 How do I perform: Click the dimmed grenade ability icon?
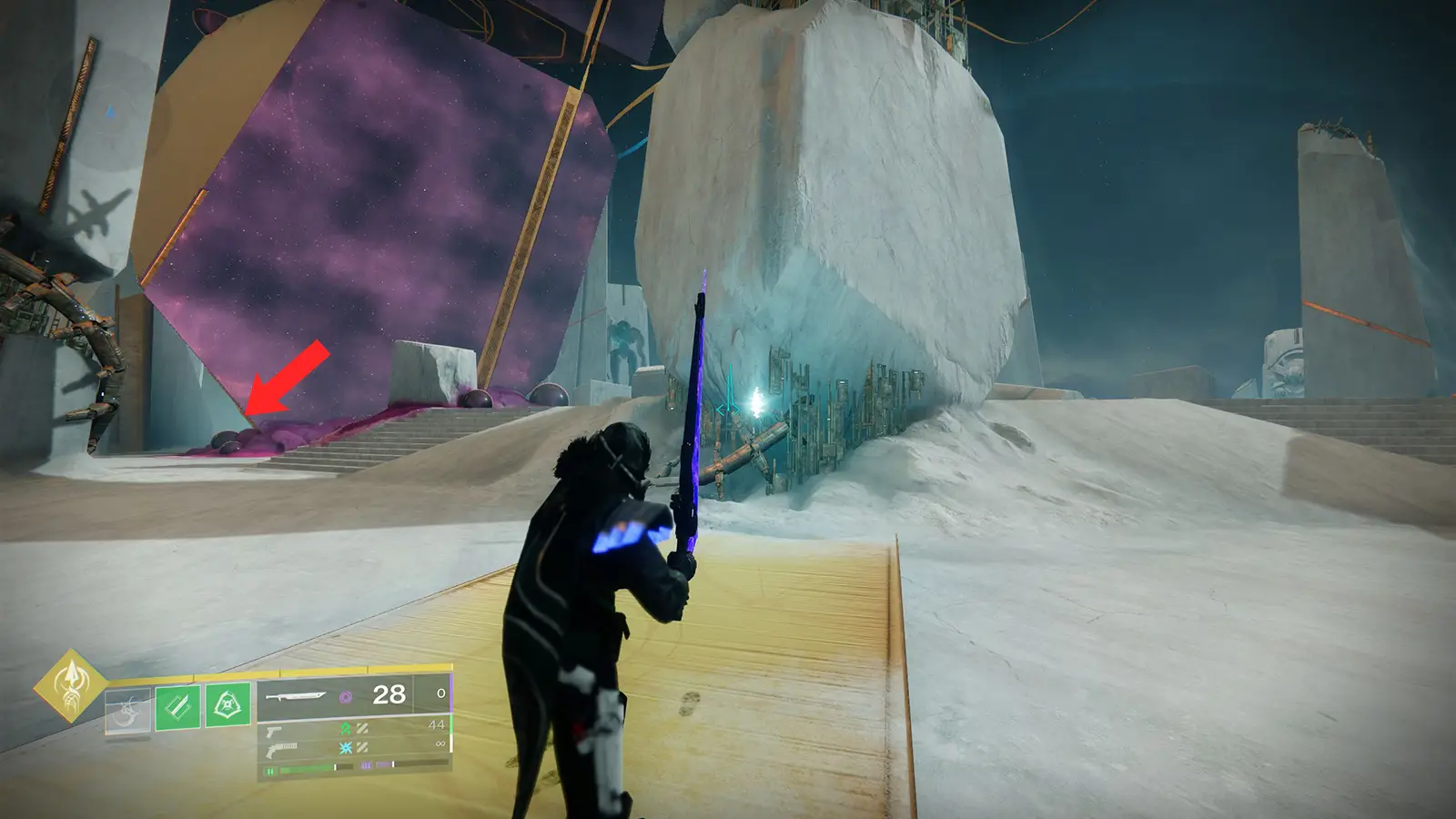coord(127,710)
